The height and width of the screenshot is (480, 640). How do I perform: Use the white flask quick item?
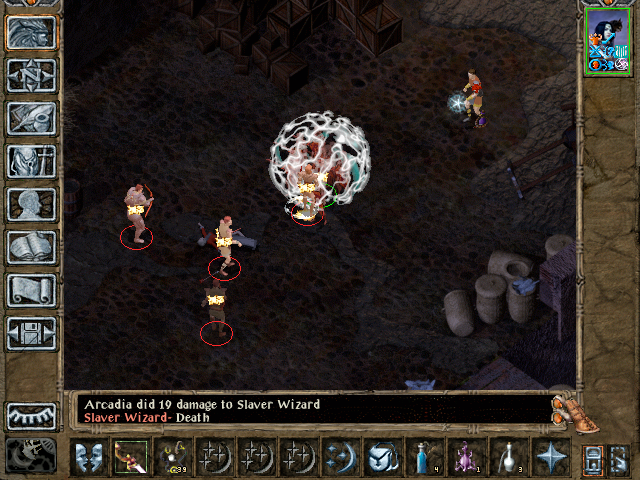[x=507, y=457]
